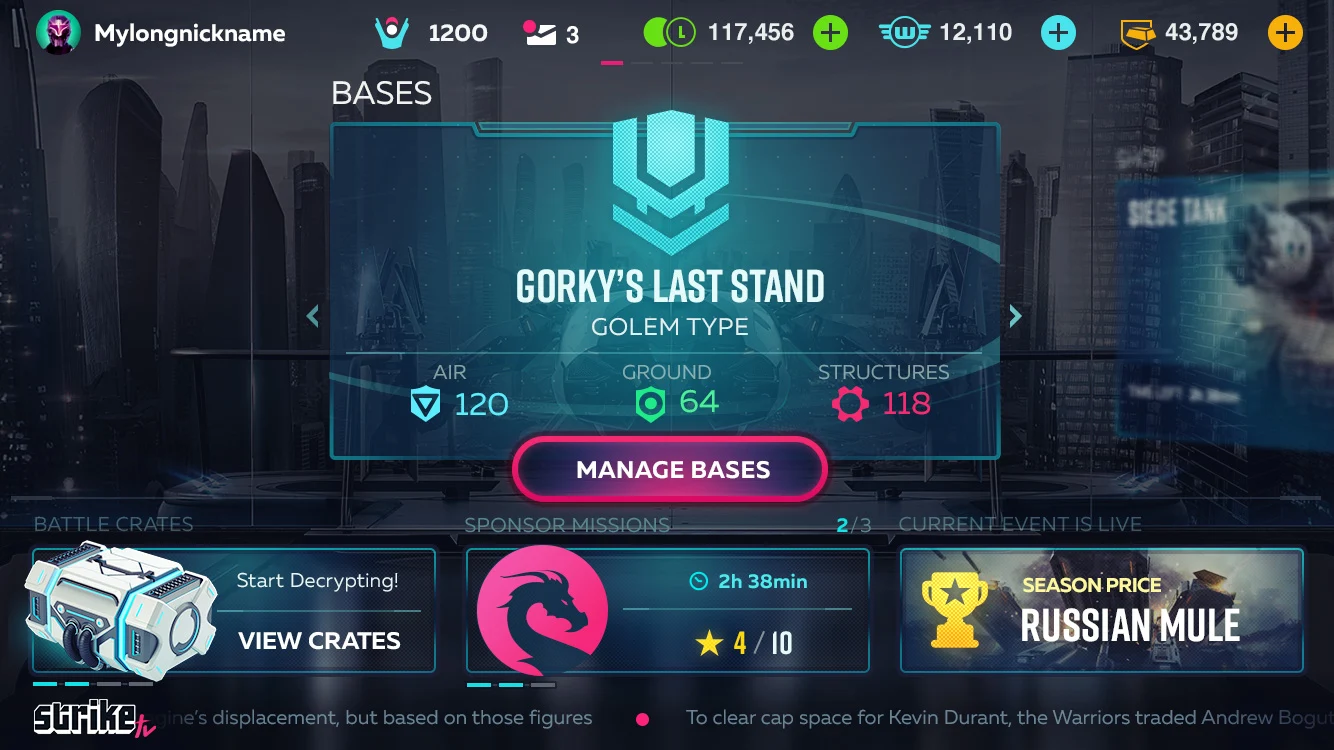Show the next base with right arrow

[x=1015, y=316]
